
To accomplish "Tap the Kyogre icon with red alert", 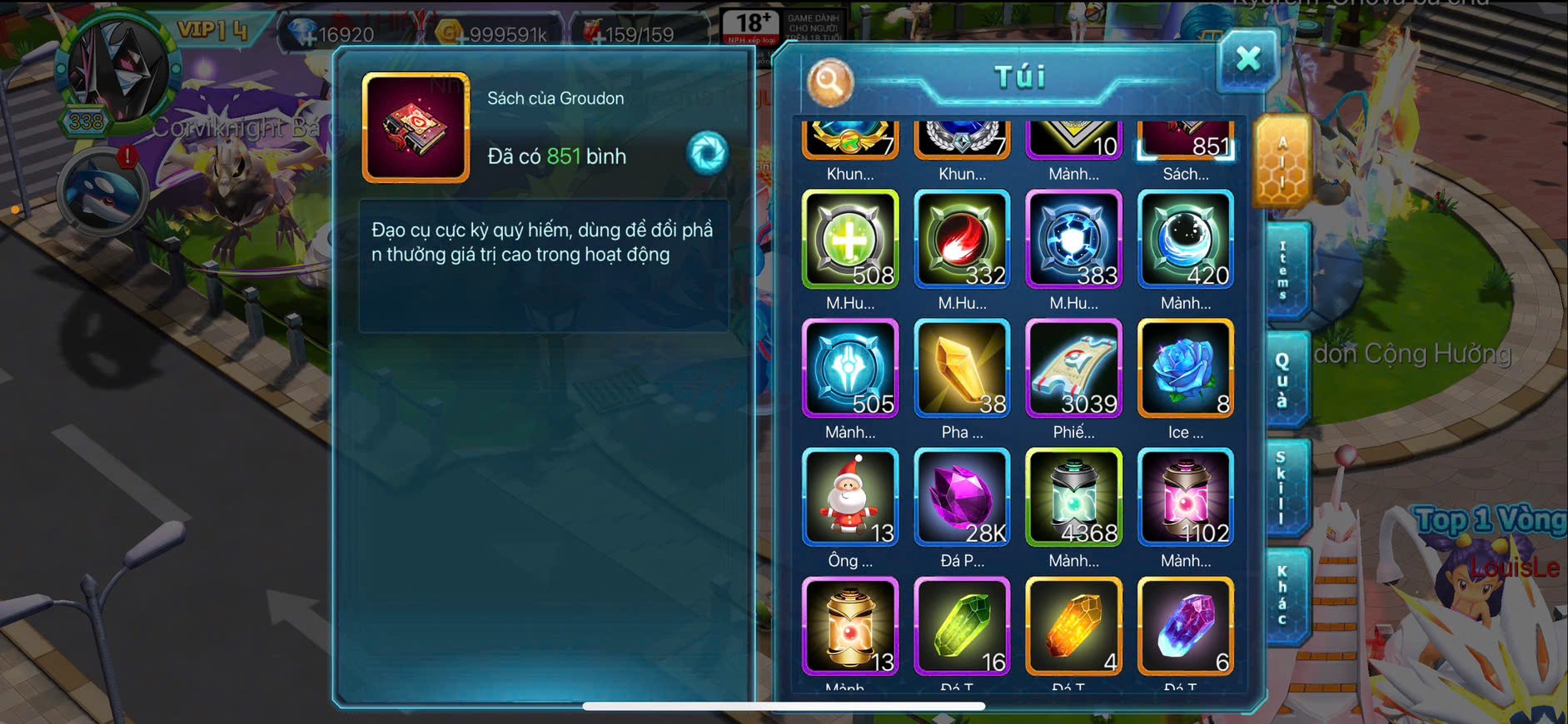I will [102, 193].
